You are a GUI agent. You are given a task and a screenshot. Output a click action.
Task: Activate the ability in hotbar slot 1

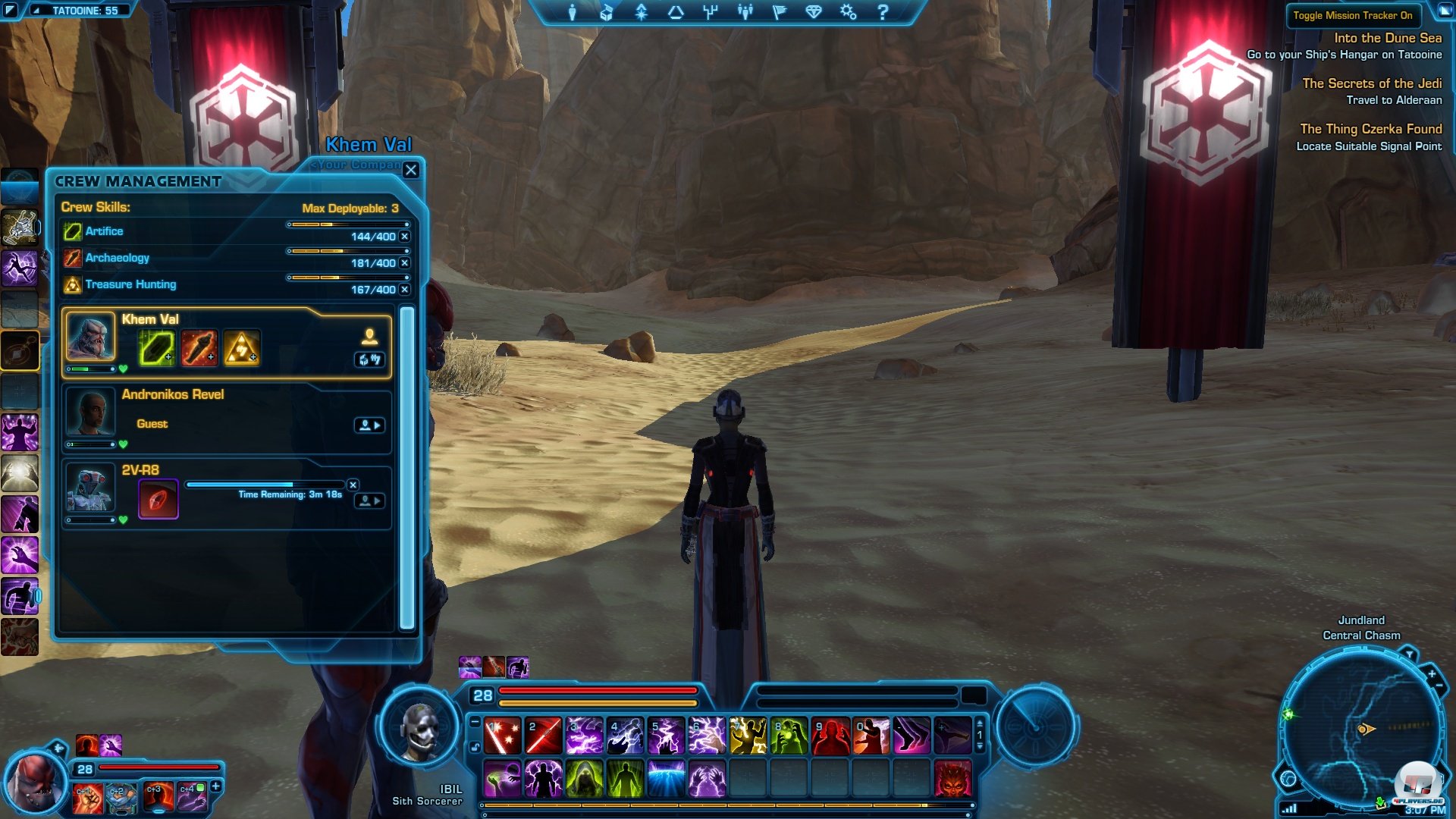(x=502, y=736)
